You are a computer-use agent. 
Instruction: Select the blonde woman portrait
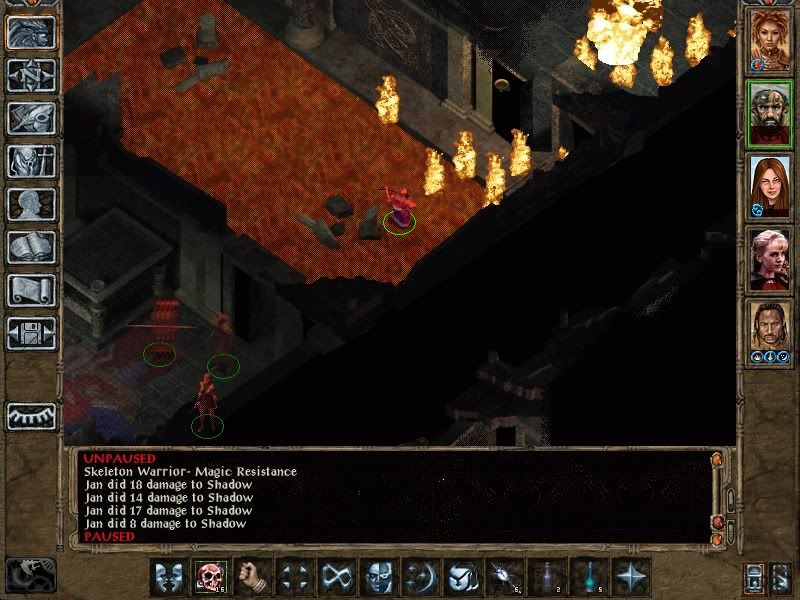(x=769, y=261)
